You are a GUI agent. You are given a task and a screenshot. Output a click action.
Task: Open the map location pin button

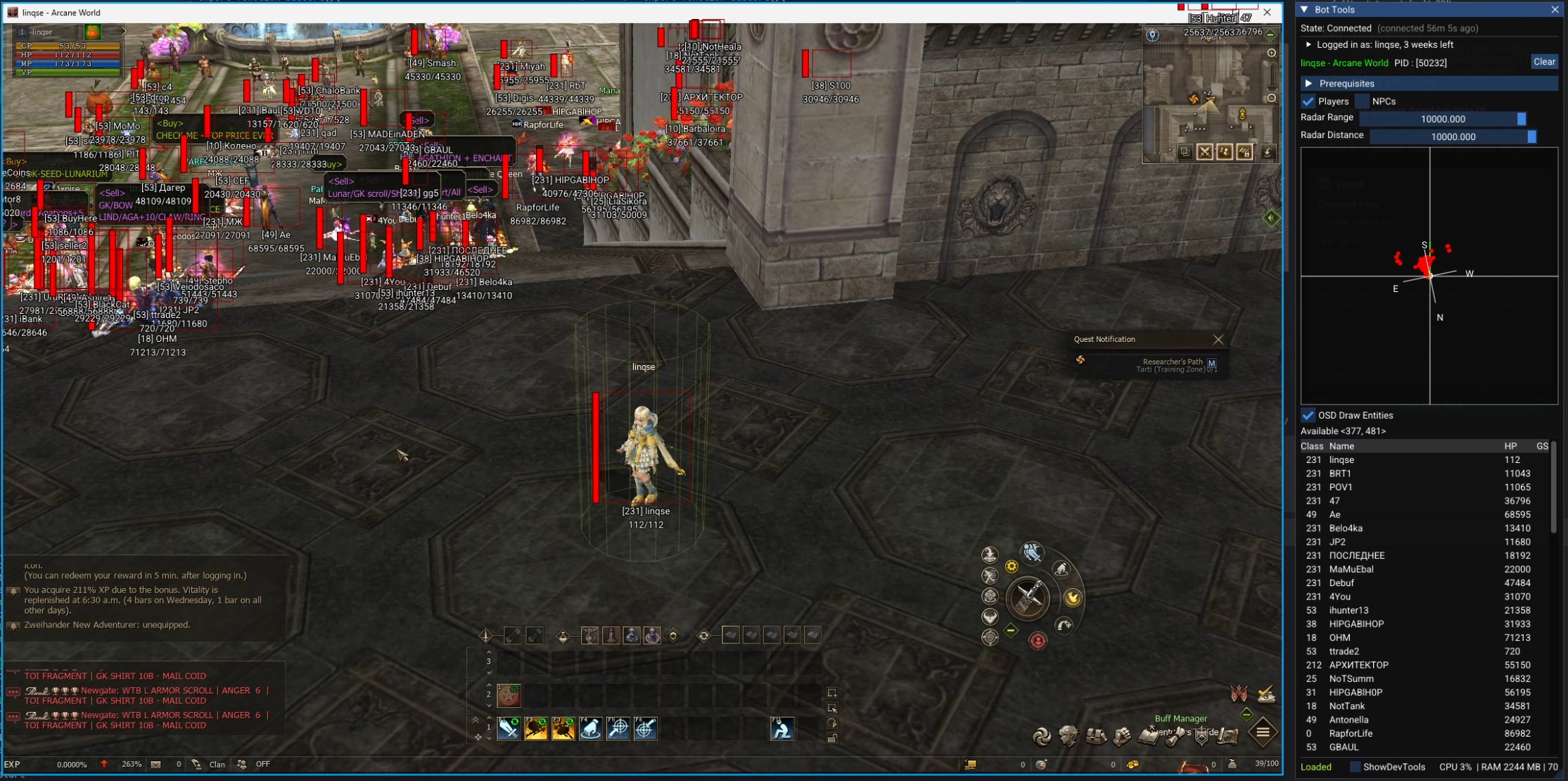1152,35
